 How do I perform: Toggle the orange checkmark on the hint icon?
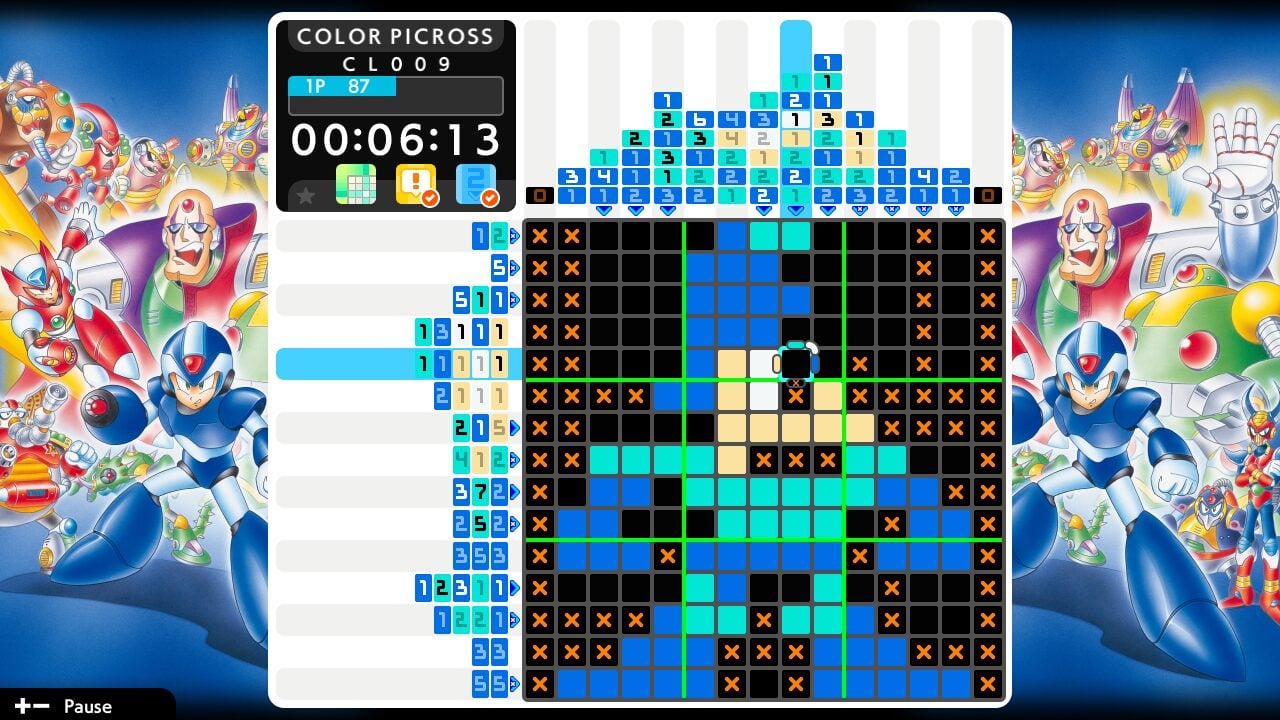click(x=430, y=198)
